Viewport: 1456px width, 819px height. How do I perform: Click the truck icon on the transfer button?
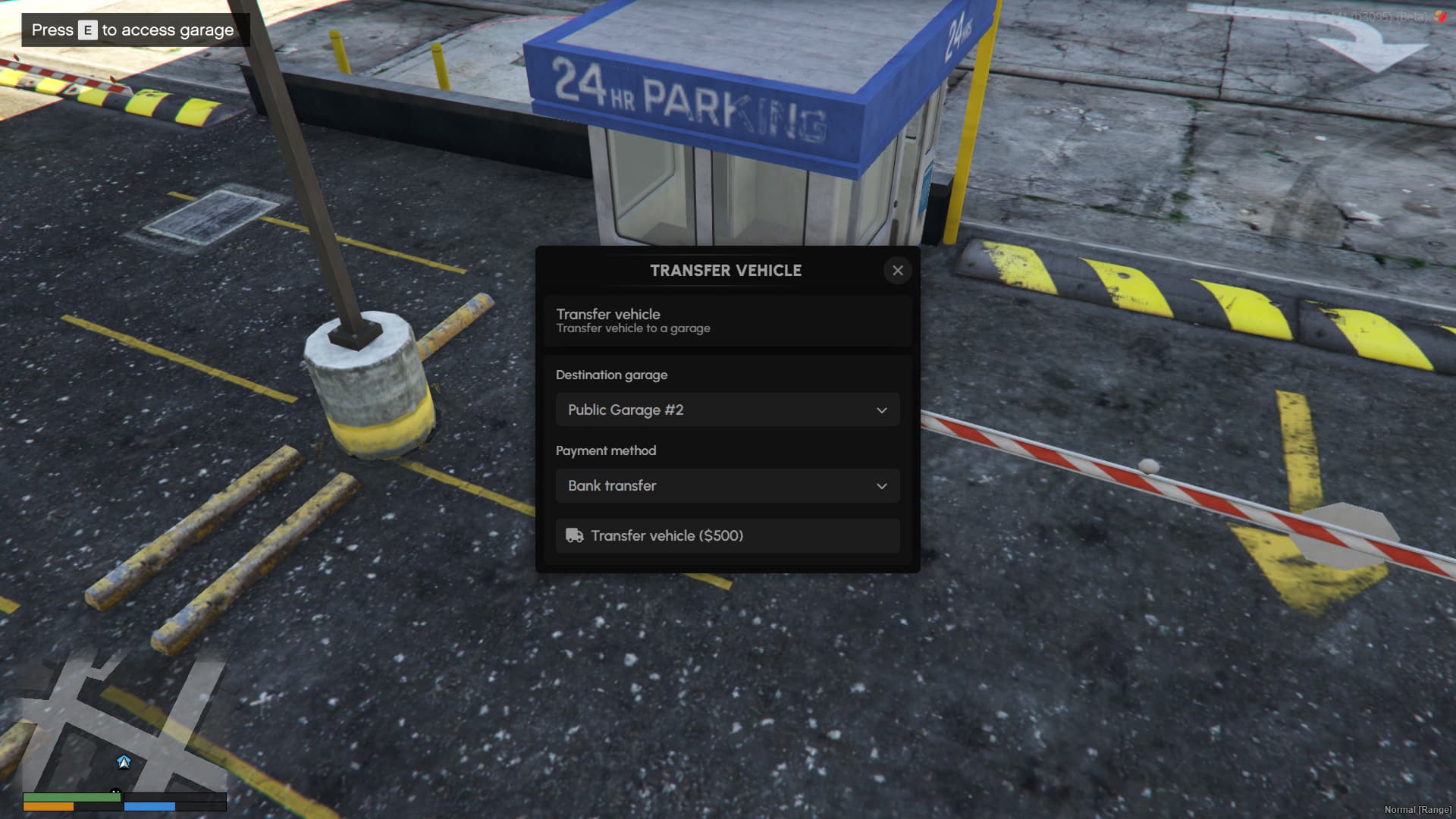(575, 535)
